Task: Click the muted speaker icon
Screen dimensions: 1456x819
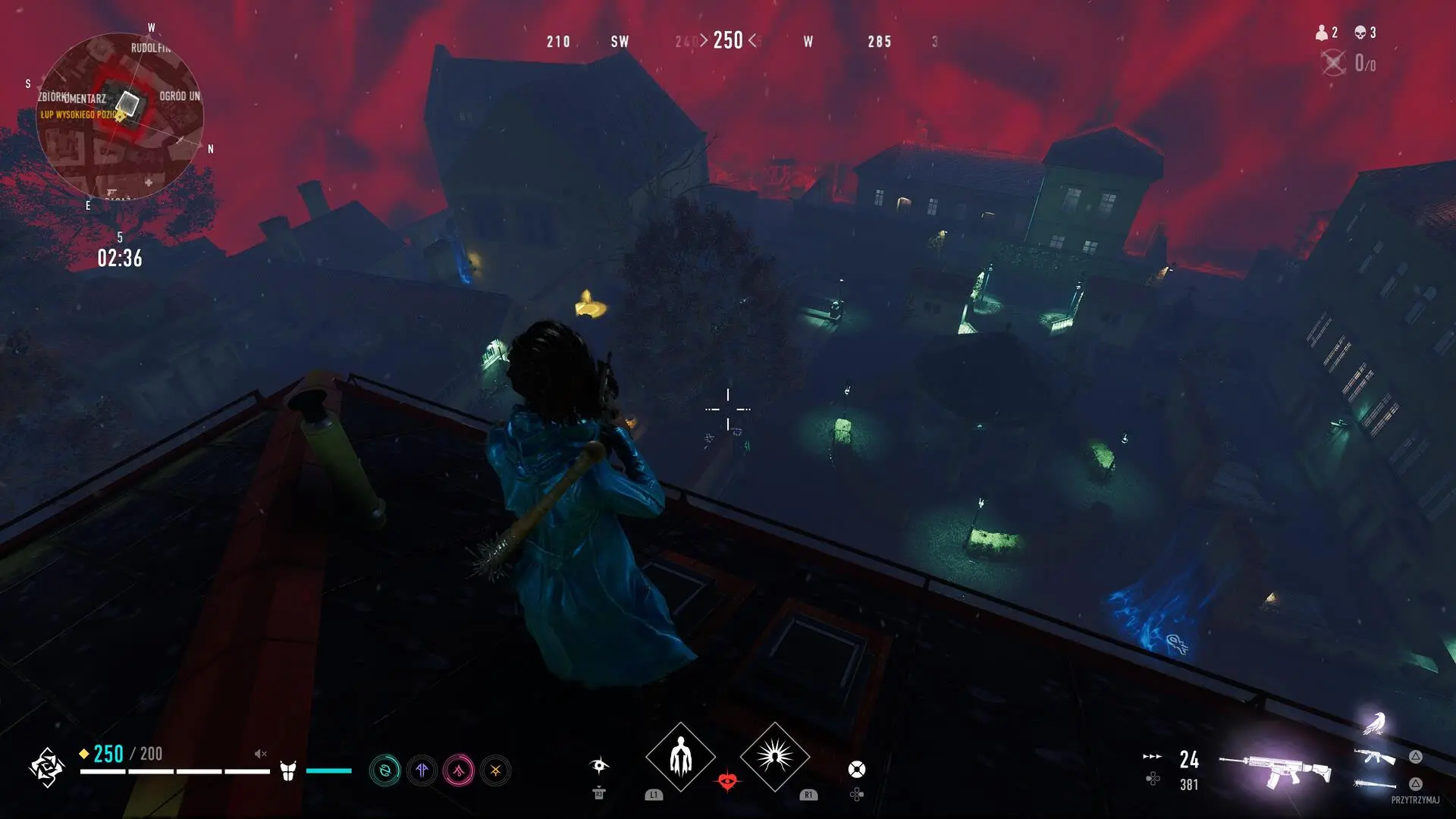Action: (260, 754)
